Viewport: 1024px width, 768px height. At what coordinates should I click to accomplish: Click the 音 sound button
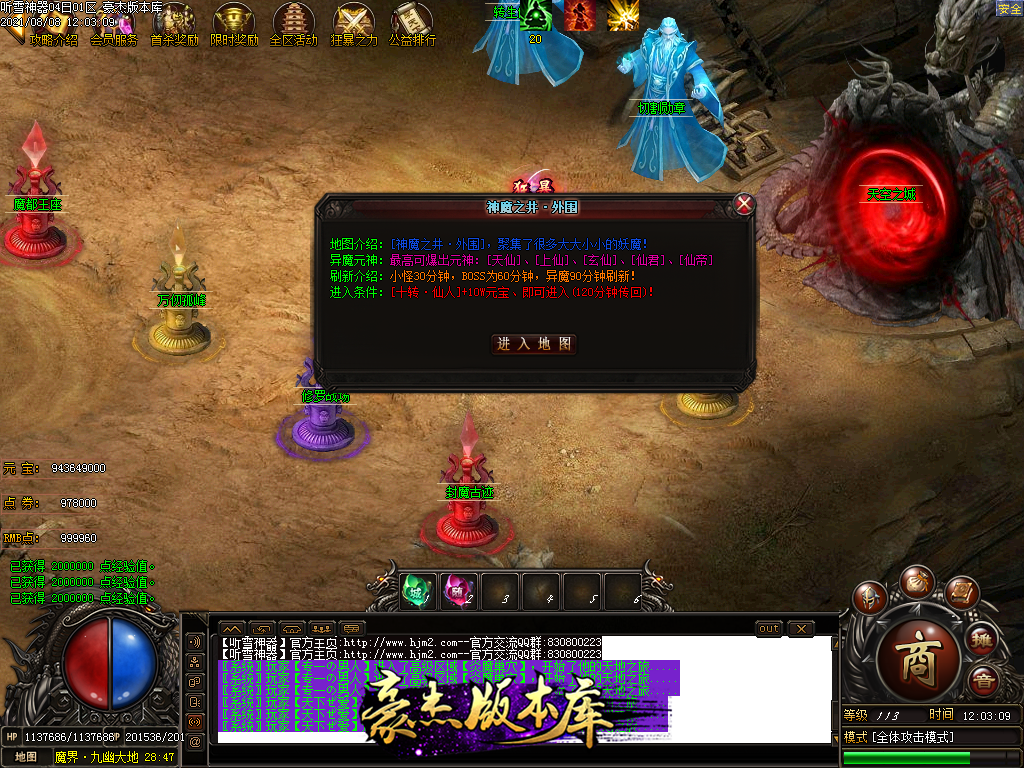click(983, 680)
